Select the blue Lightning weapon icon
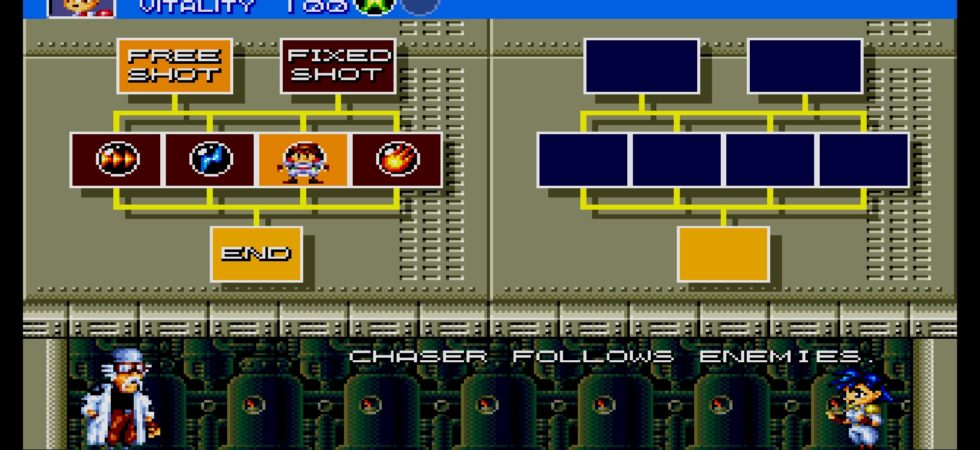 (x=210, y=160)
